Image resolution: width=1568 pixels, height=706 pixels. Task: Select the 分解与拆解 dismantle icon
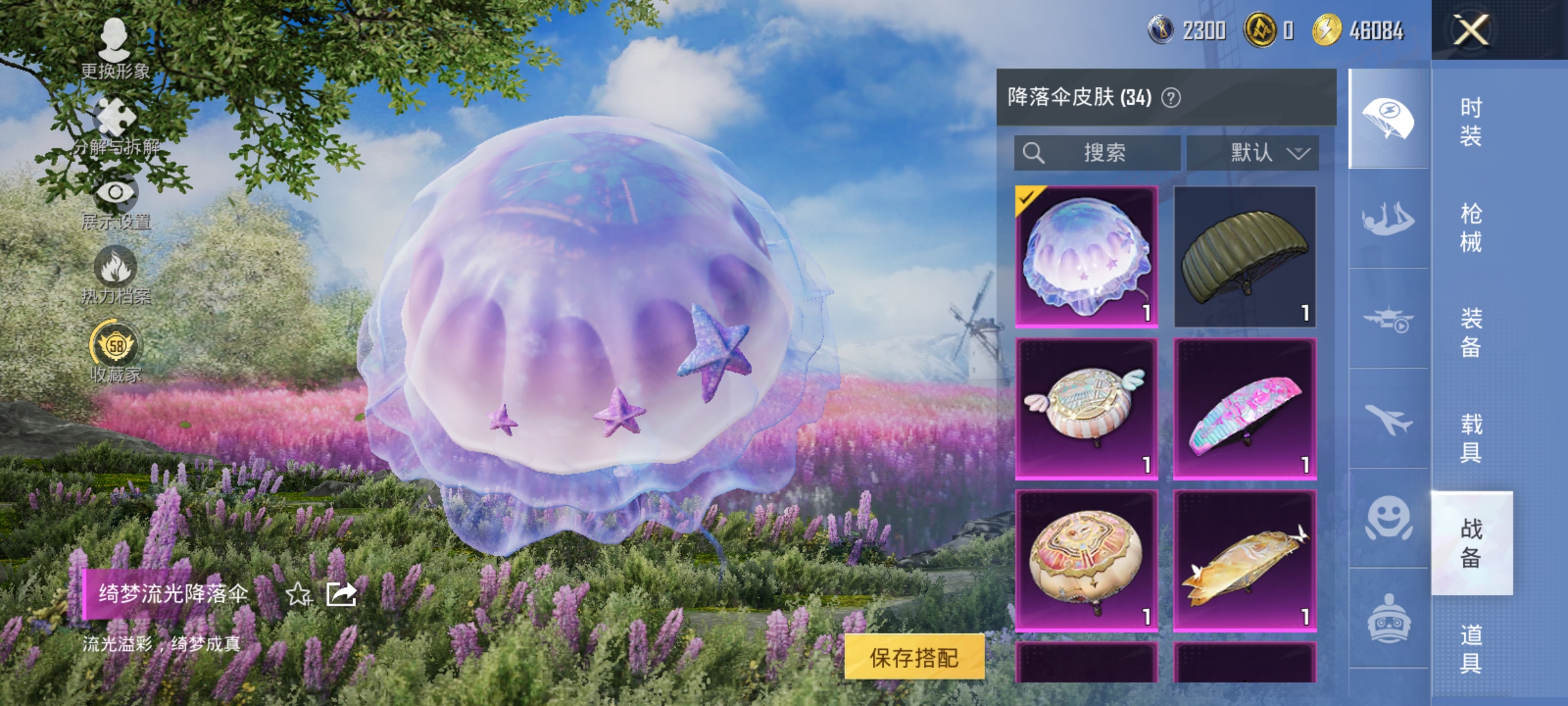point(116,114)
